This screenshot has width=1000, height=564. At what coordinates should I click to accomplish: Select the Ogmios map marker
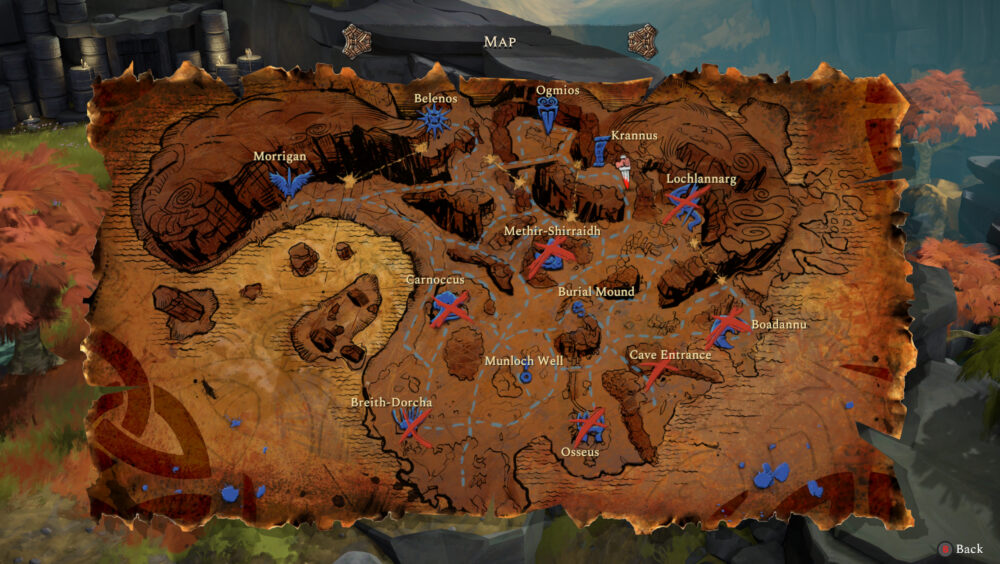548,117
